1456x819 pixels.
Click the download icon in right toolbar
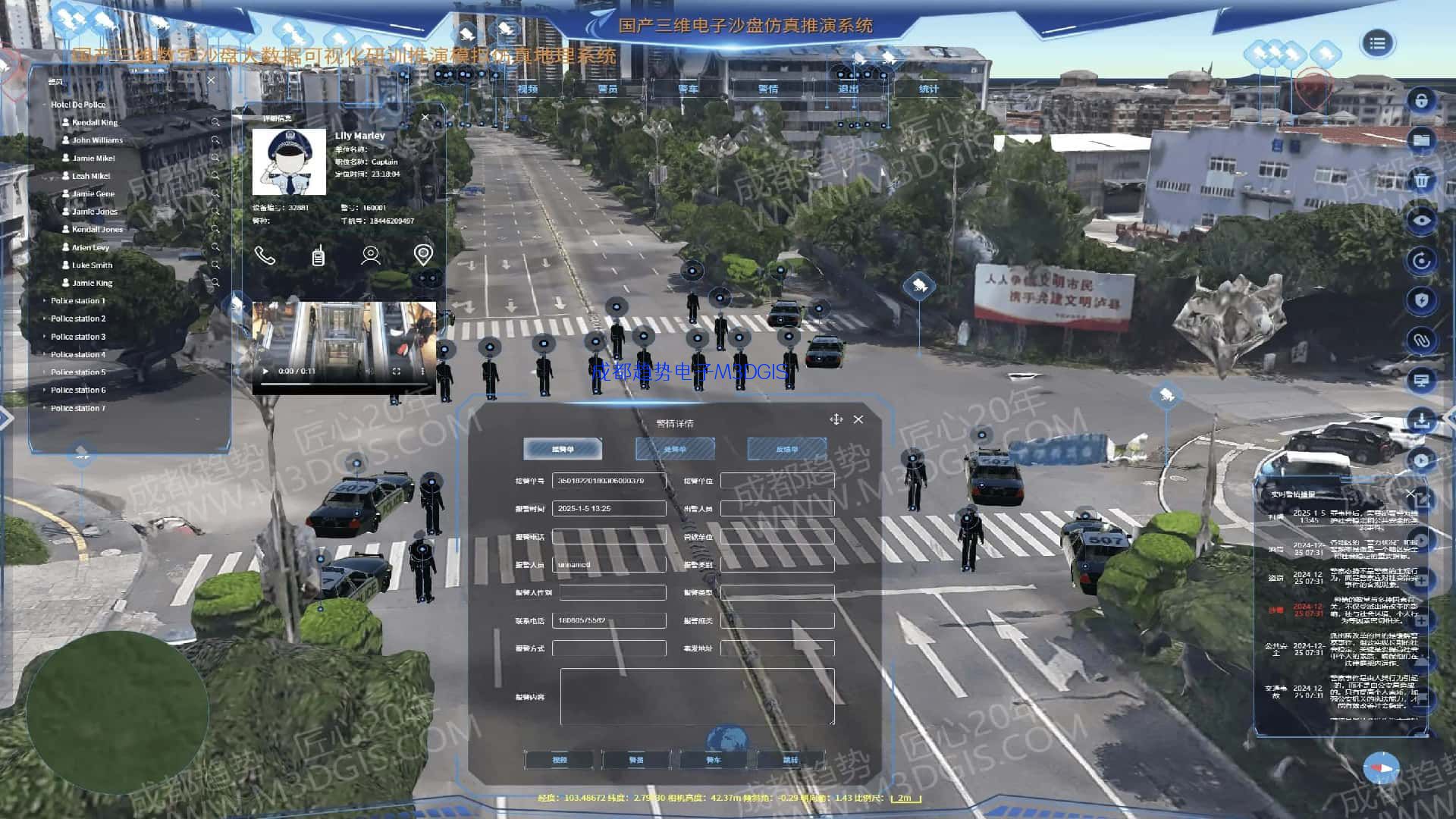[x=1421, y=420]
